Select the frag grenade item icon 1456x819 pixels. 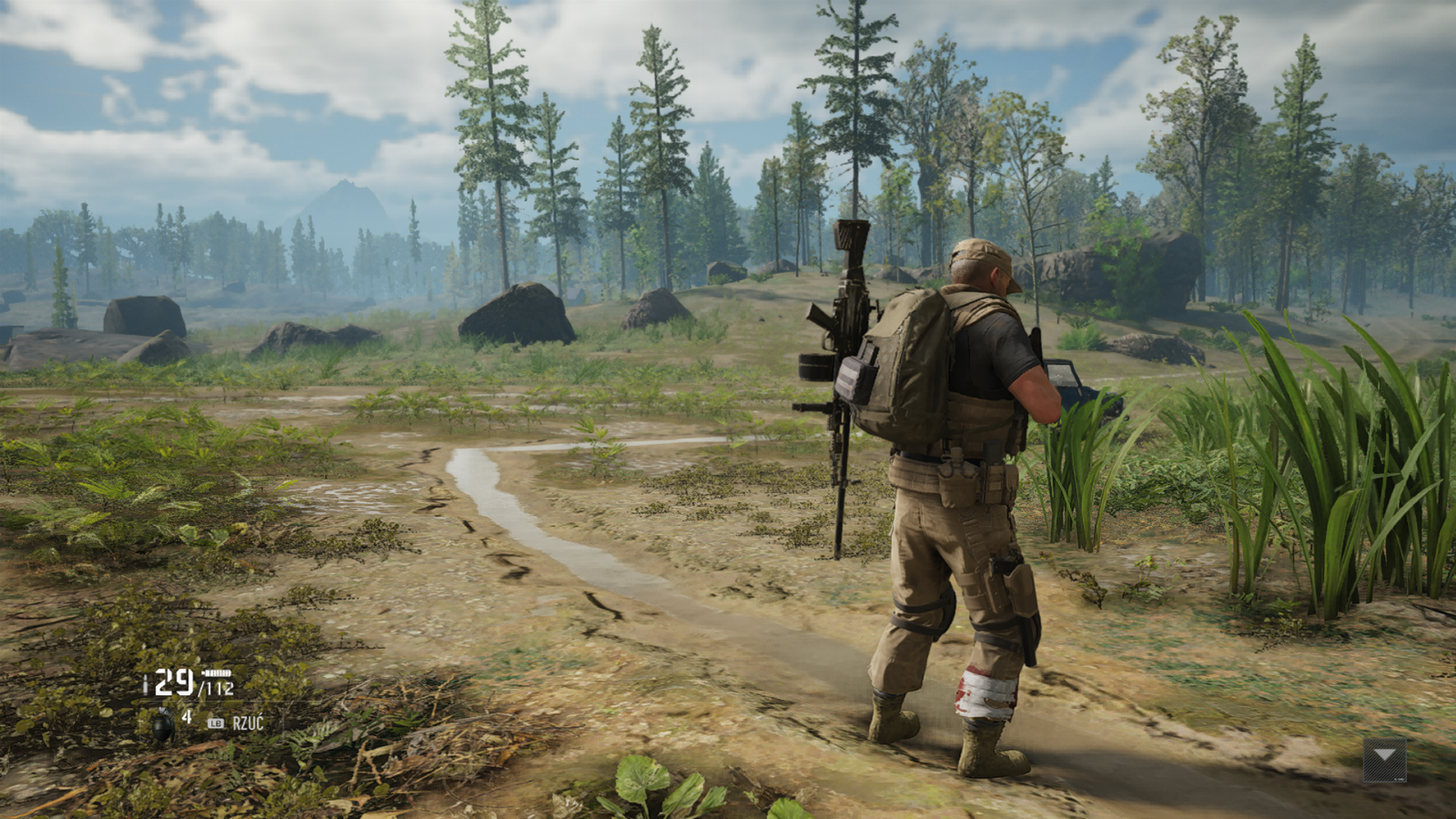pos(163,724)
